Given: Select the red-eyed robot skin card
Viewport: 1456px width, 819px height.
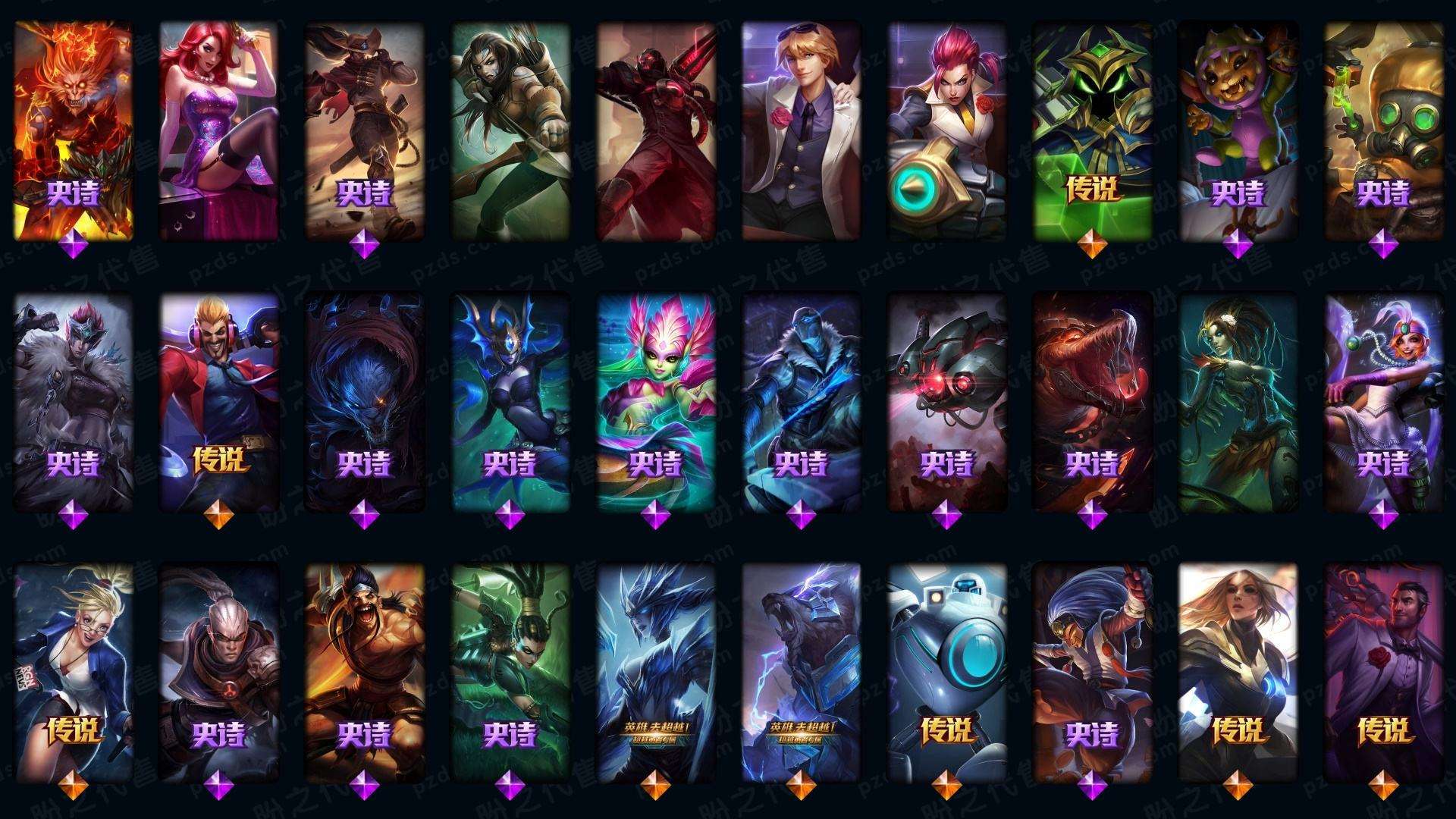Looking at the screenshot, I should pos(946,402).
